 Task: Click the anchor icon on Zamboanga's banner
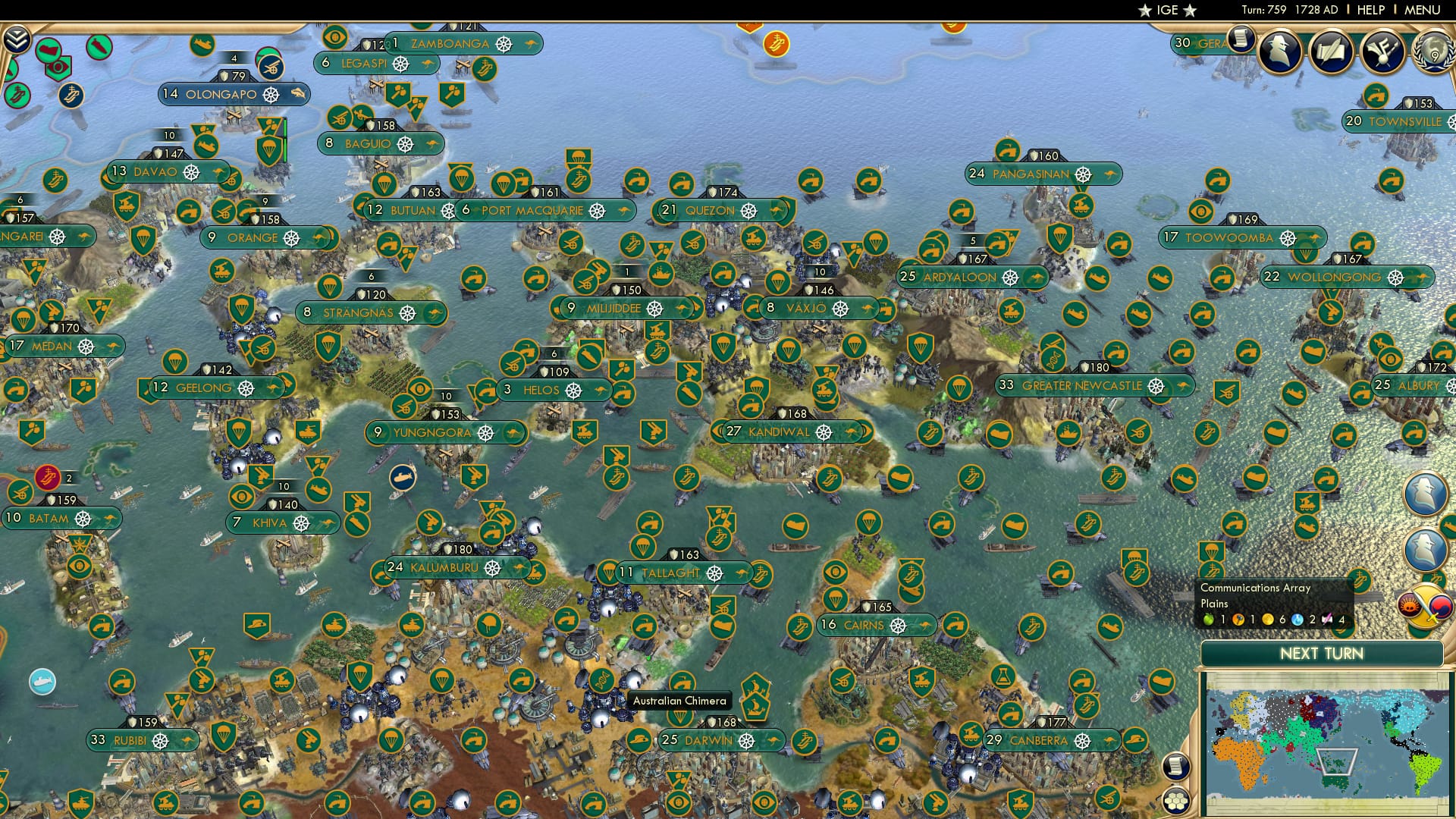pyautogui.click(x=503, y=44)
